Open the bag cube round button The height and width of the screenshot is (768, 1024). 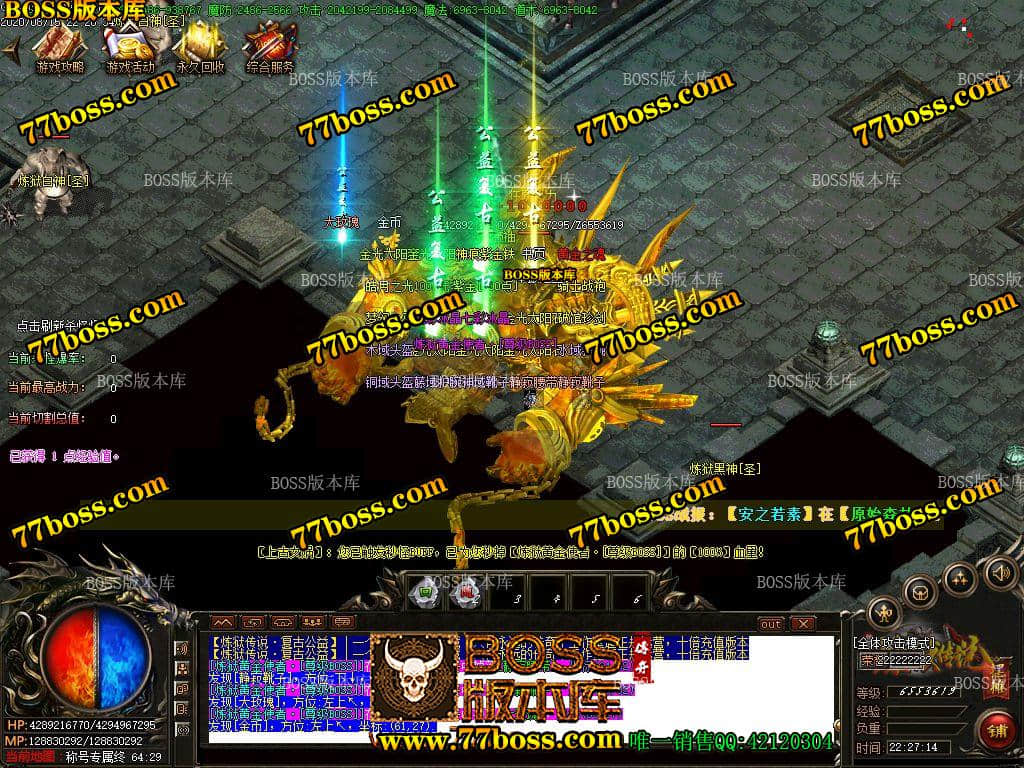pos(920,592)
